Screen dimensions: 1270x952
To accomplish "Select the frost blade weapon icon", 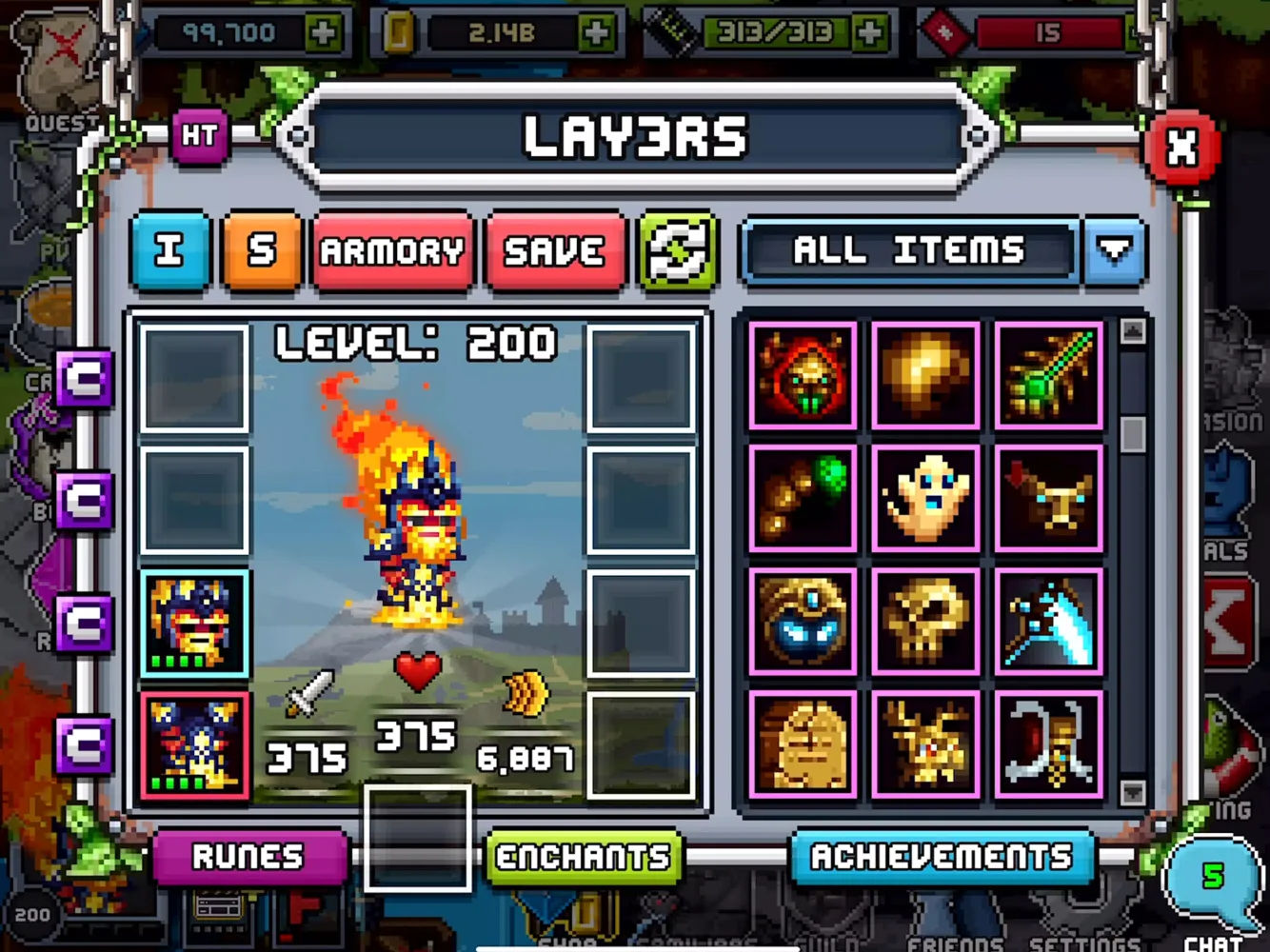I will coord(1050,623).
